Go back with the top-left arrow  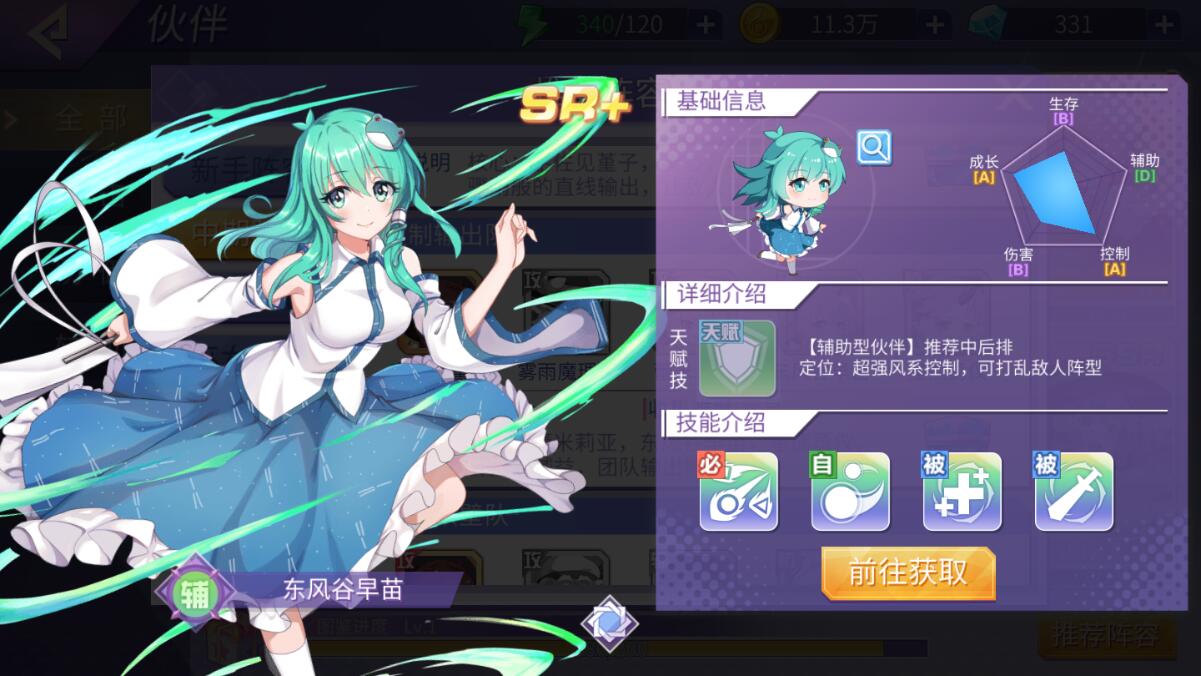pos(48,30)
